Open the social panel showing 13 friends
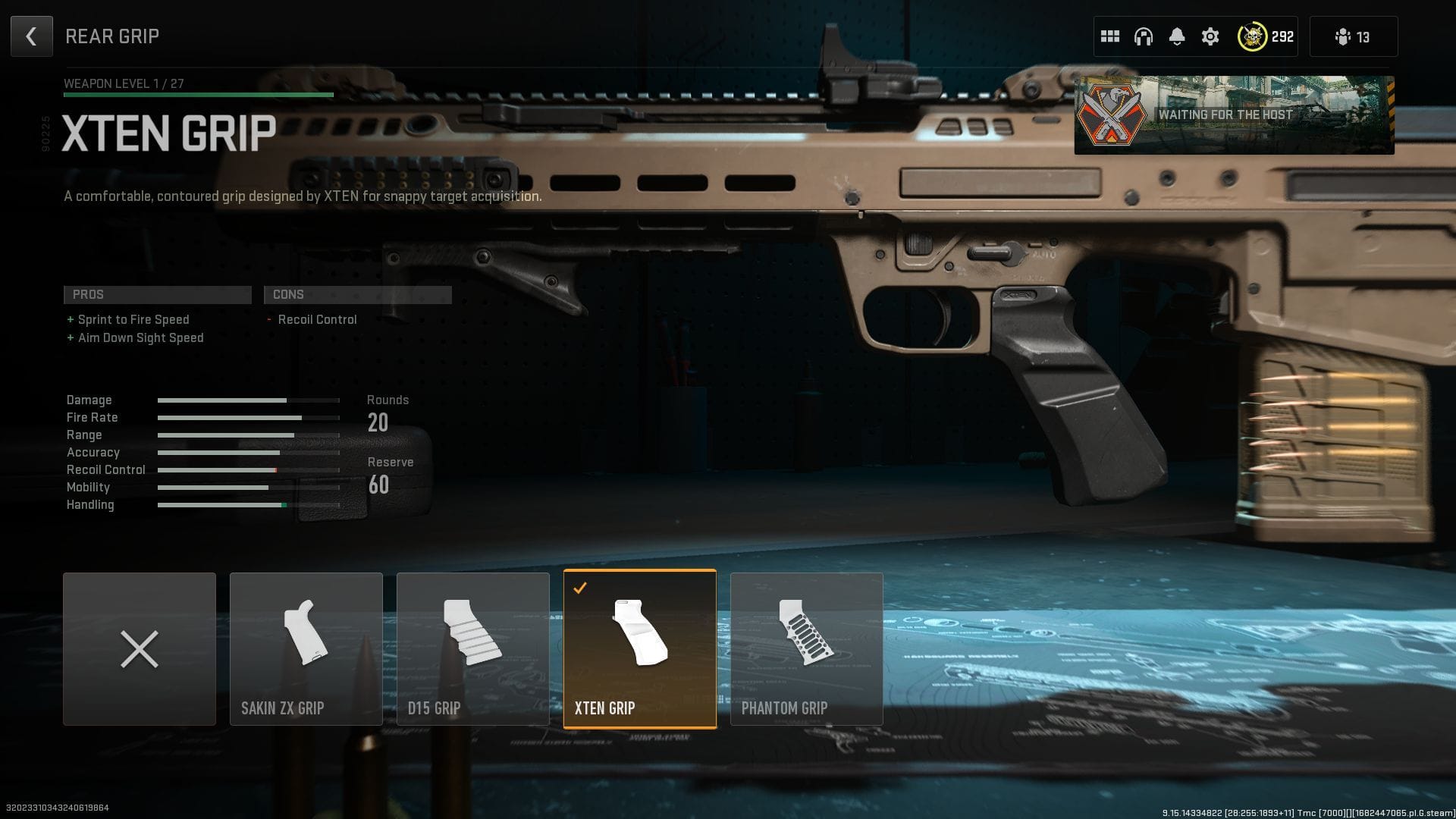Image resolution: width=1456 pixels, height=819 pixels. [x=1353, y=36]
